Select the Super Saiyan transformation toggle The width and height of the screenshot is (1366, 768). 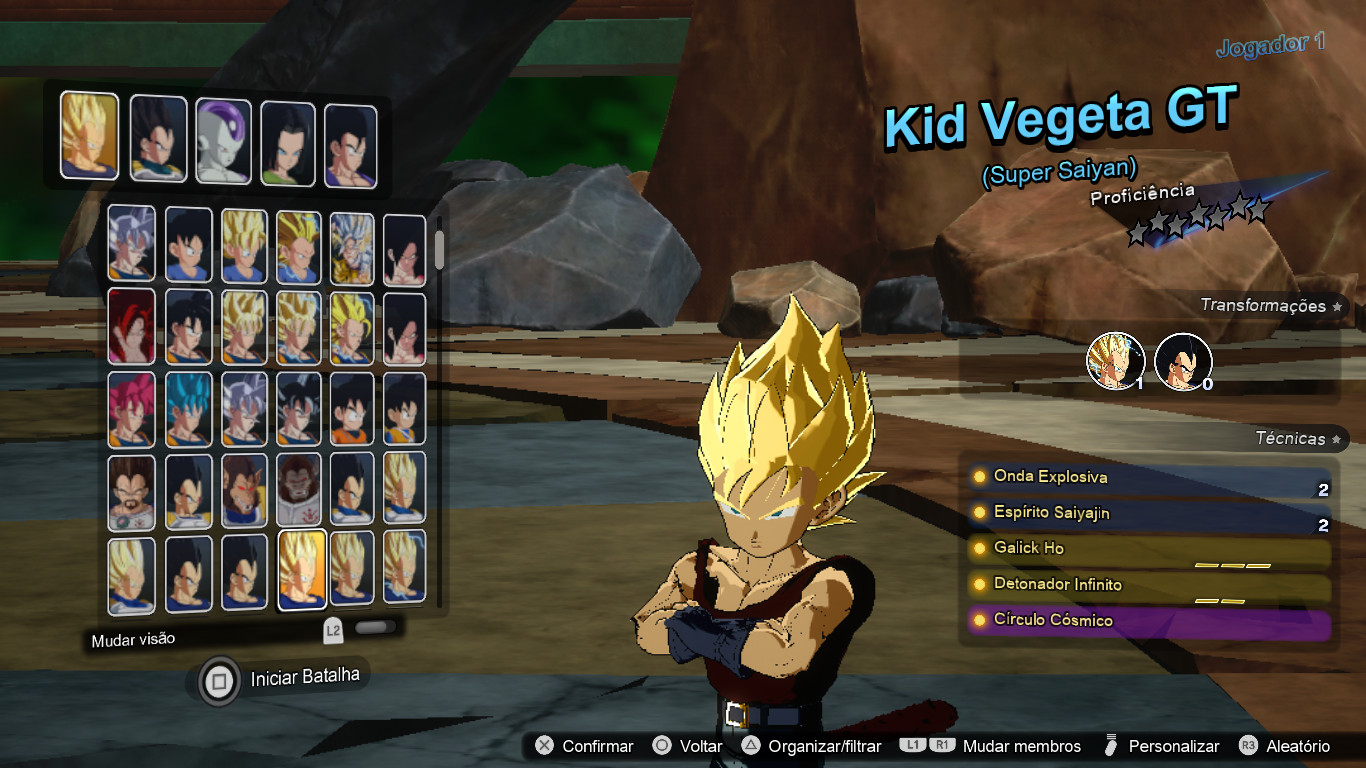coord(1116,360)
